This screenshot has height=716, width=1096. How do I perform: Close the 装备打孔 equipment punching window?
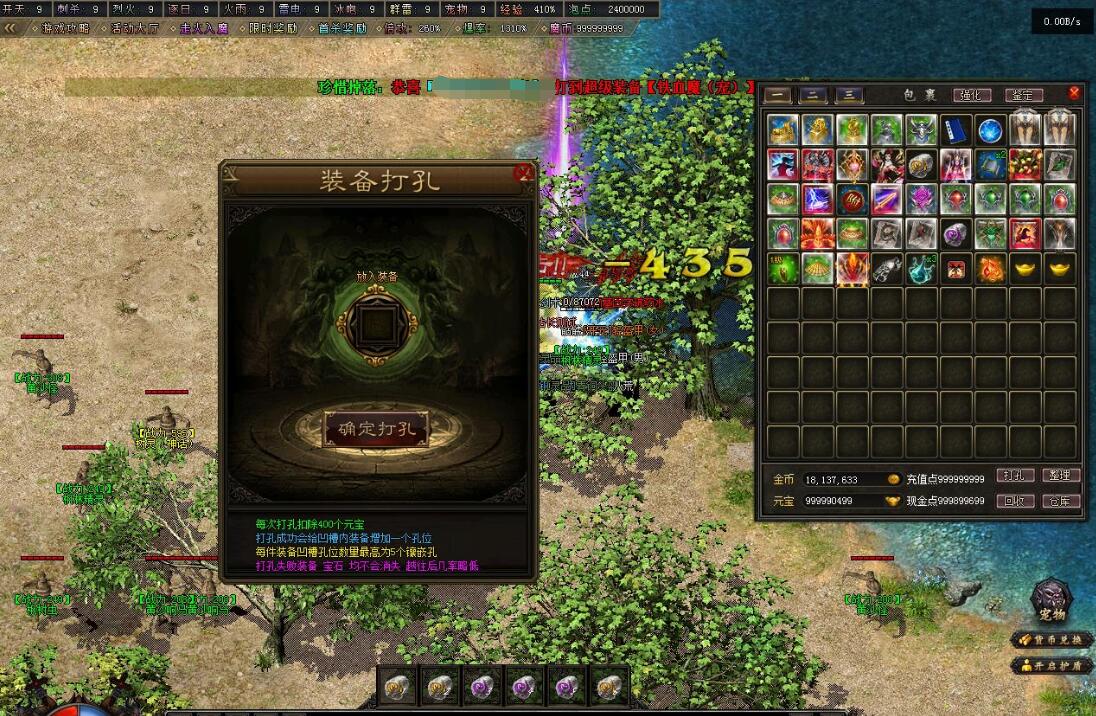tap(523, 173)
